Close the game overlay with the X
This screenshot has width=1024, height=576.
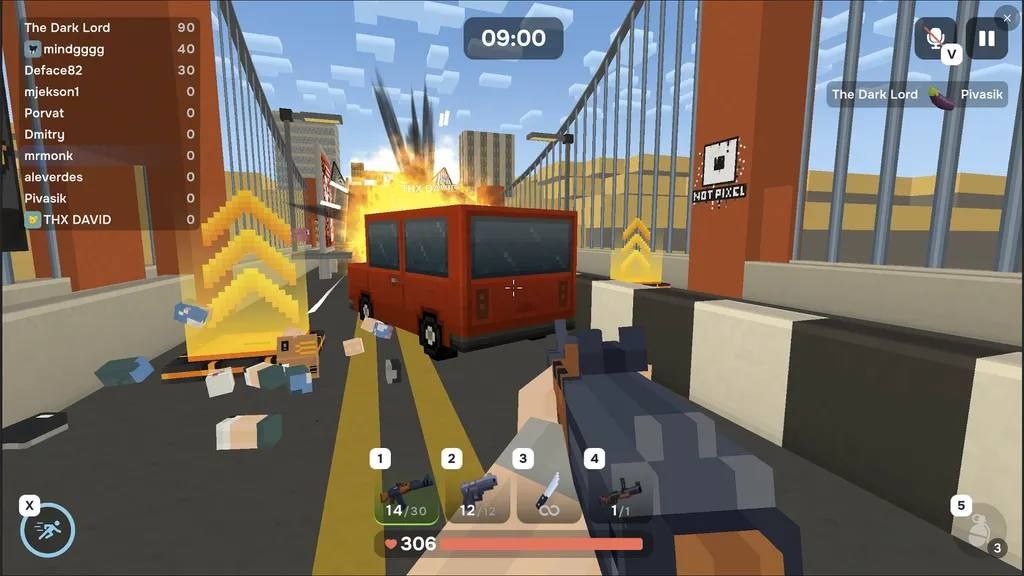click(1007, 18)
